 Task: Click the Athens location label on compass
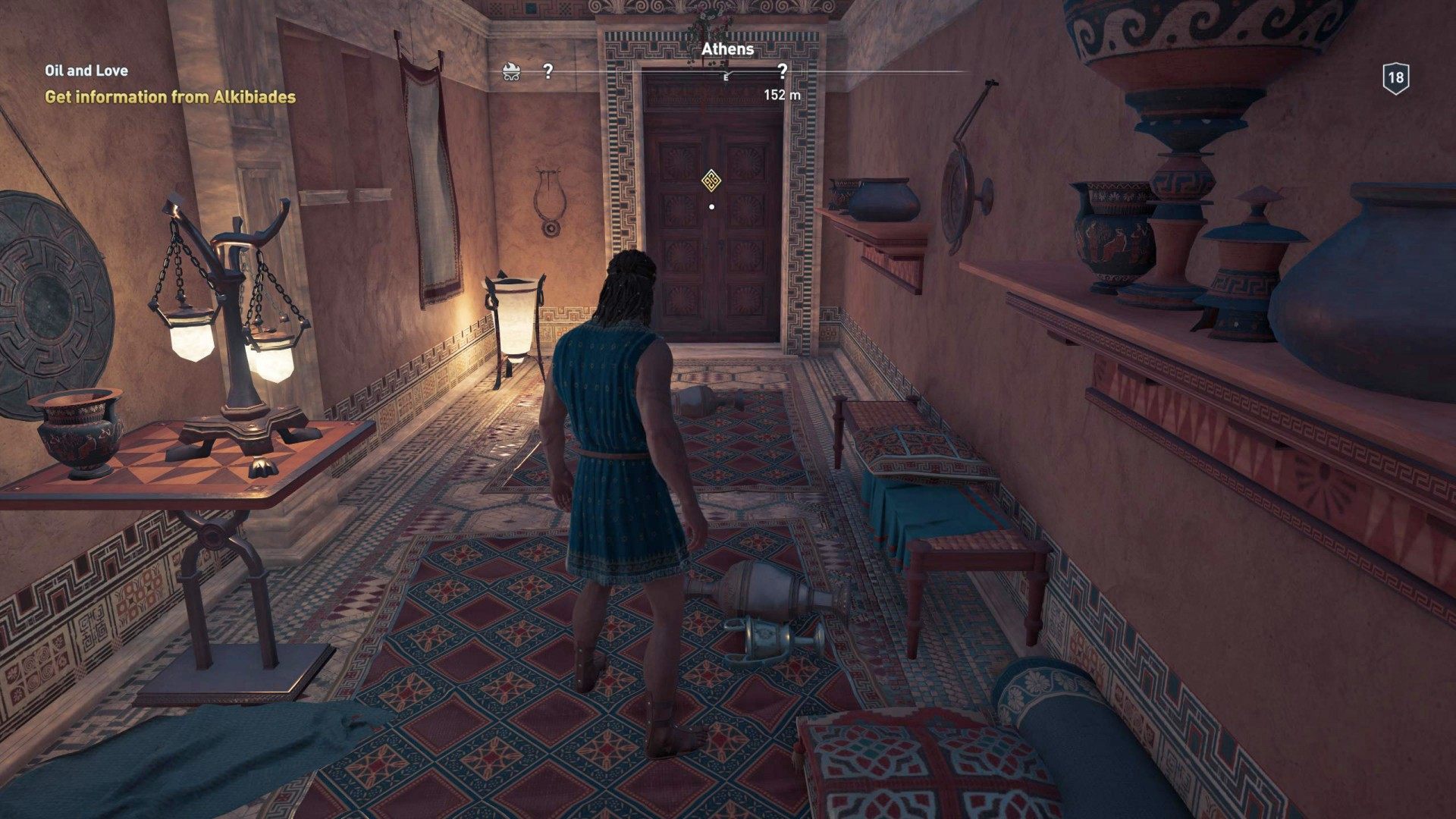tap(727, 49)
